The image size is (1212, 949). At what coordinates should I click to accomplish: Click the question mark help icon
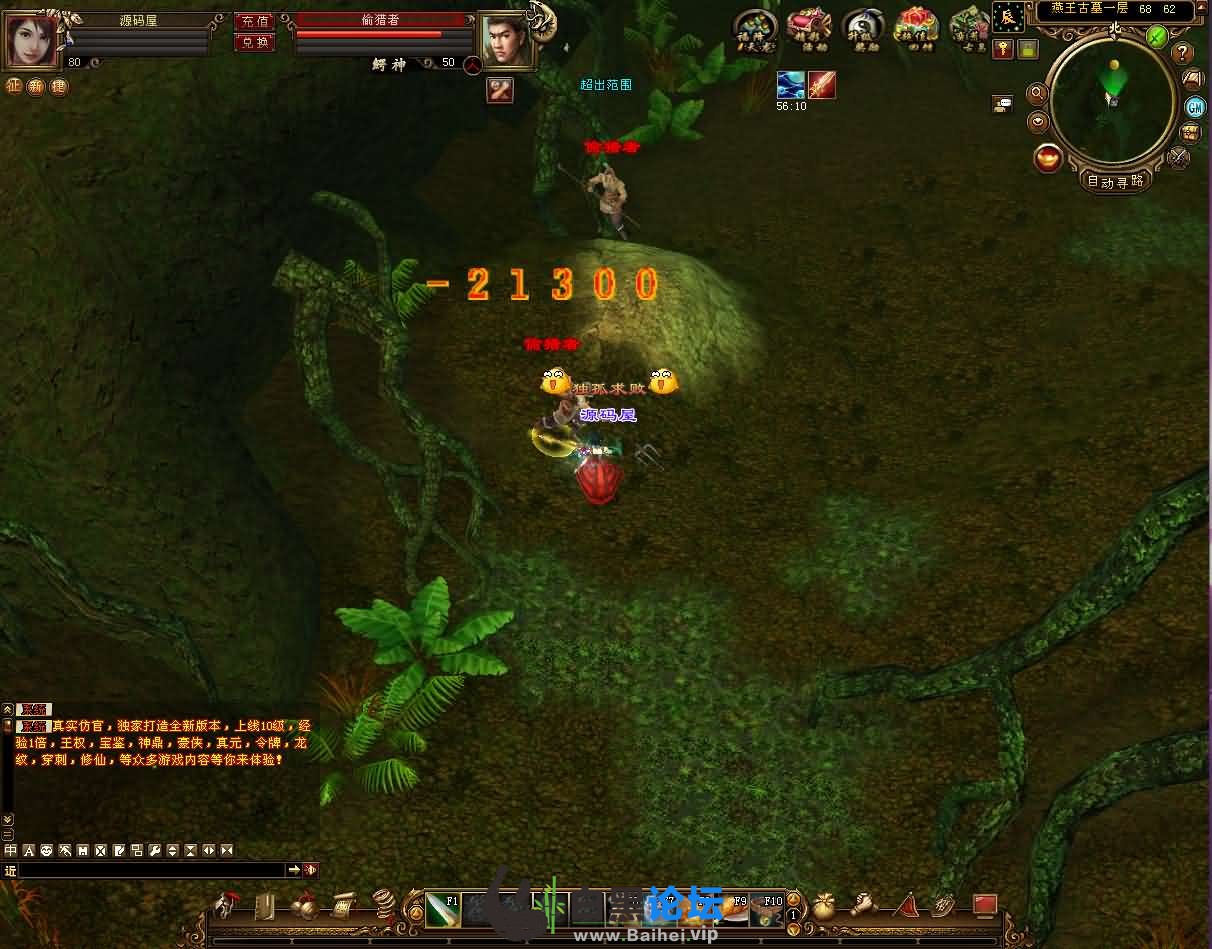click(1183, 54)
